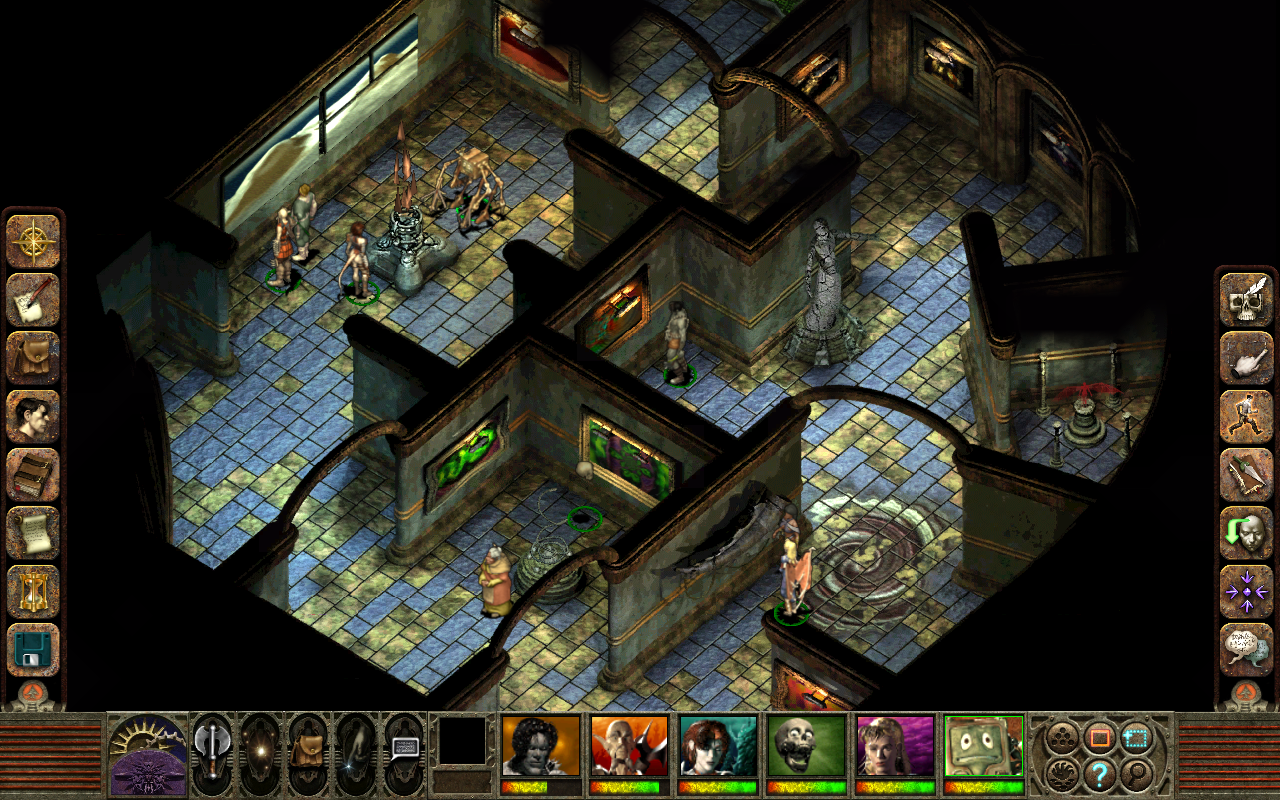Viewport: 1280px width, 800px height.
Task: Toggle the orange select-all rectangle
Action: tap(1100, 735)
